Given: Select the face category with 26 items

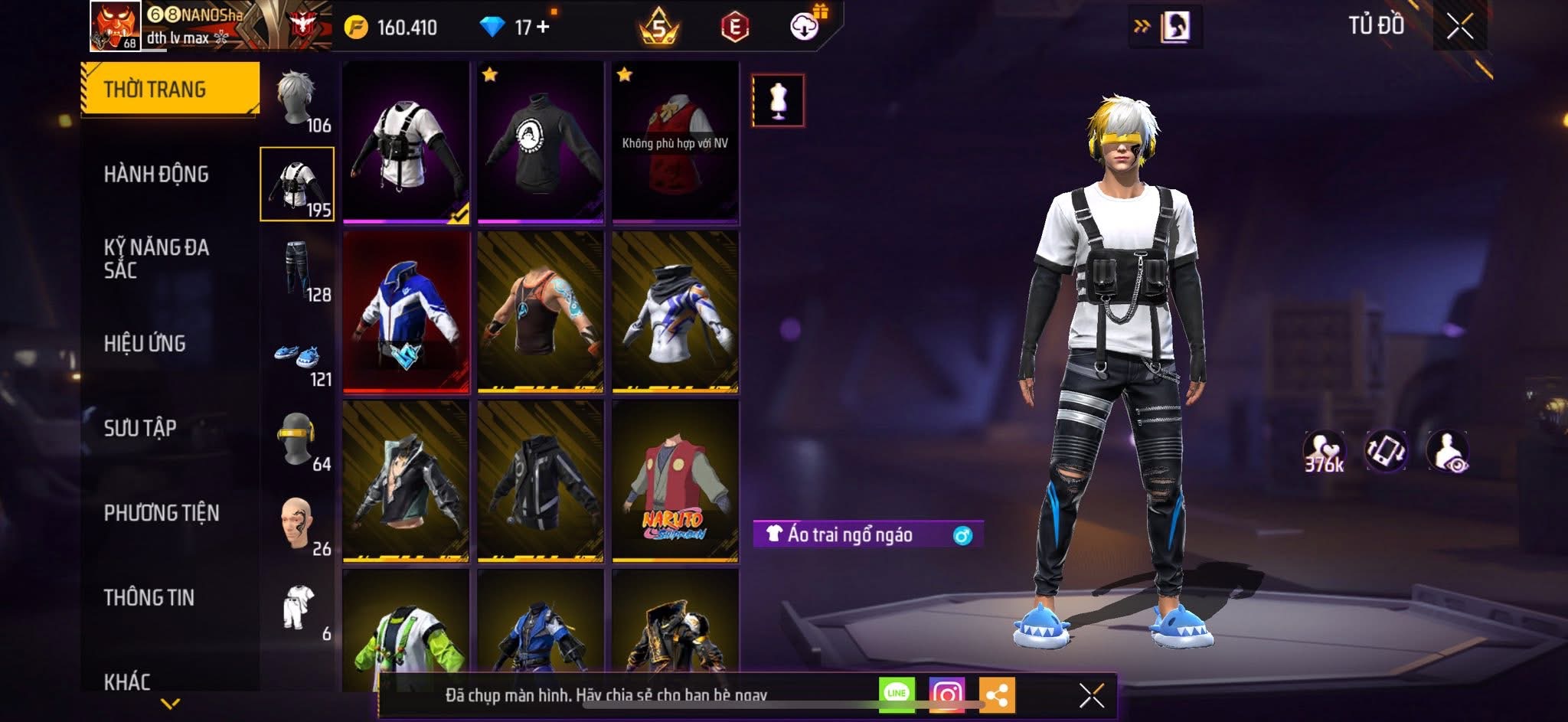Looking at the screenshot, I should click(298, 525).
